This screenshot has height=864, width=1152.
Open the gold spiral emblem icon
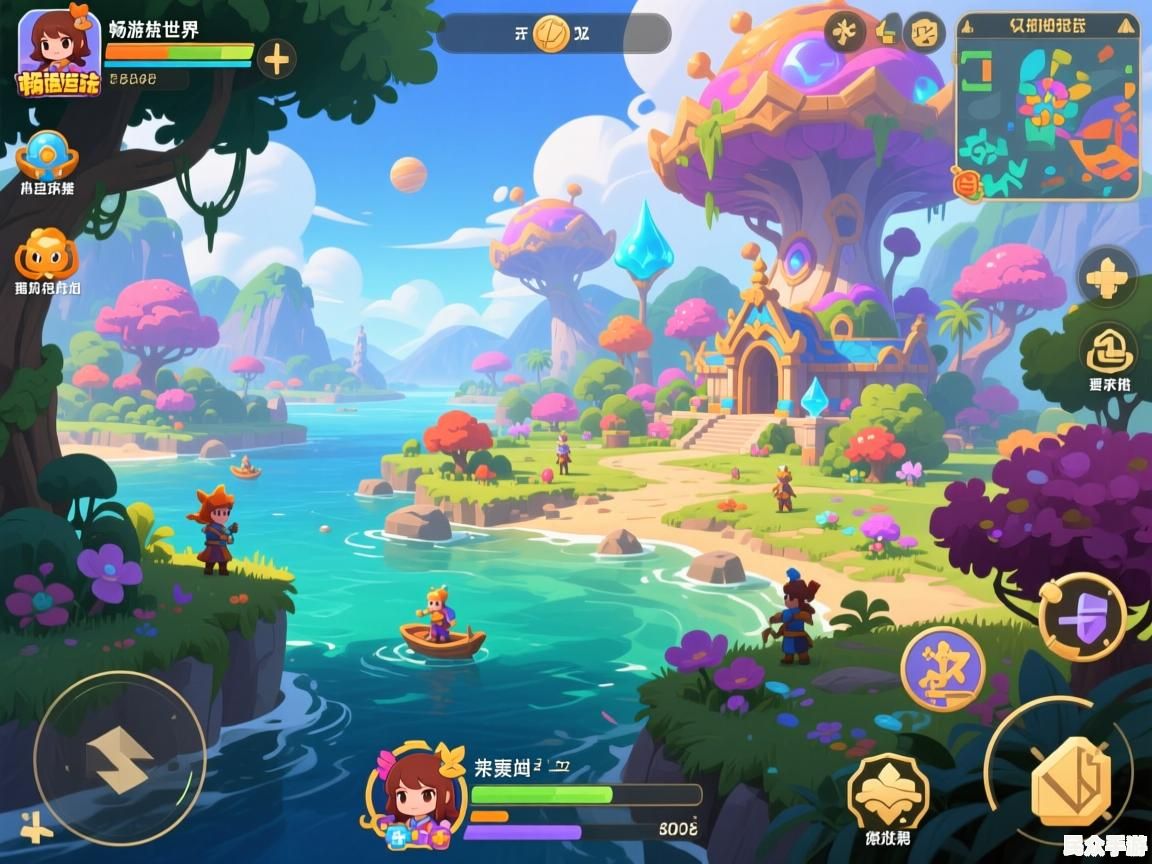[1108, 351]
